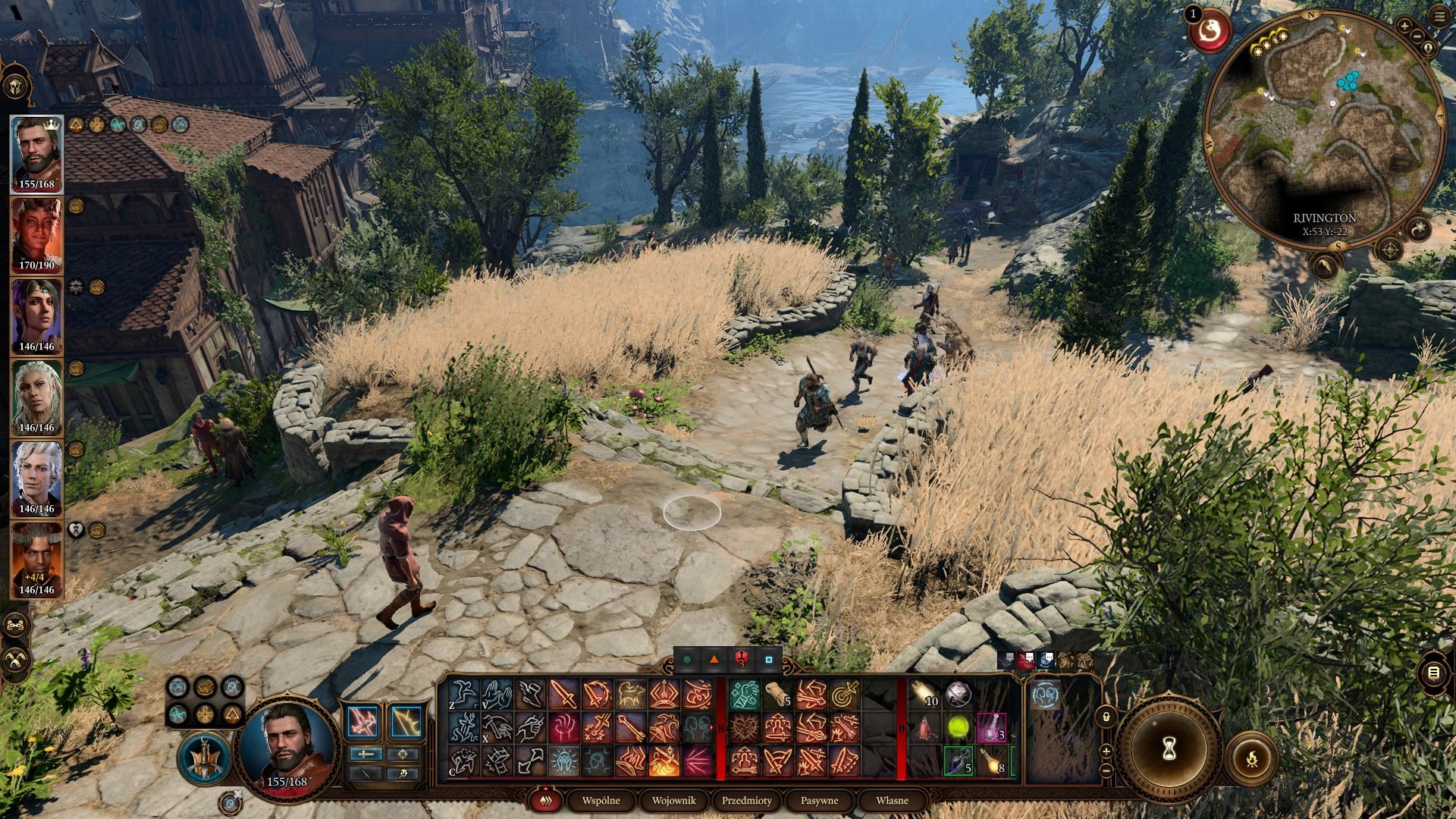
Task: Select the horned character portrait at bottom
Action: tap(36, 560)
